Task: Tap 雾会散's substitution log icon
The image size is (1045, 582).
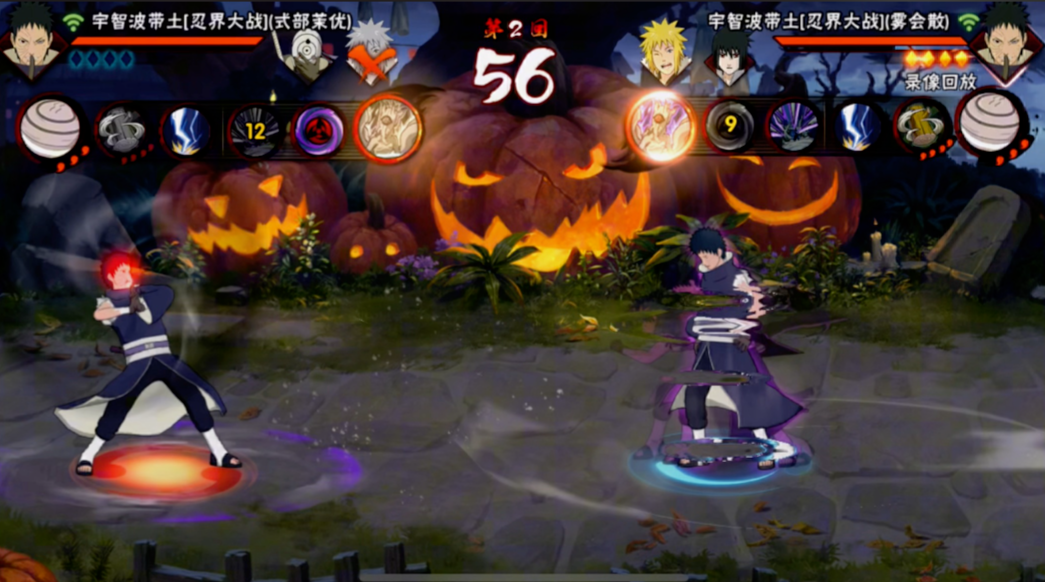Action: (x=922, y=126)
